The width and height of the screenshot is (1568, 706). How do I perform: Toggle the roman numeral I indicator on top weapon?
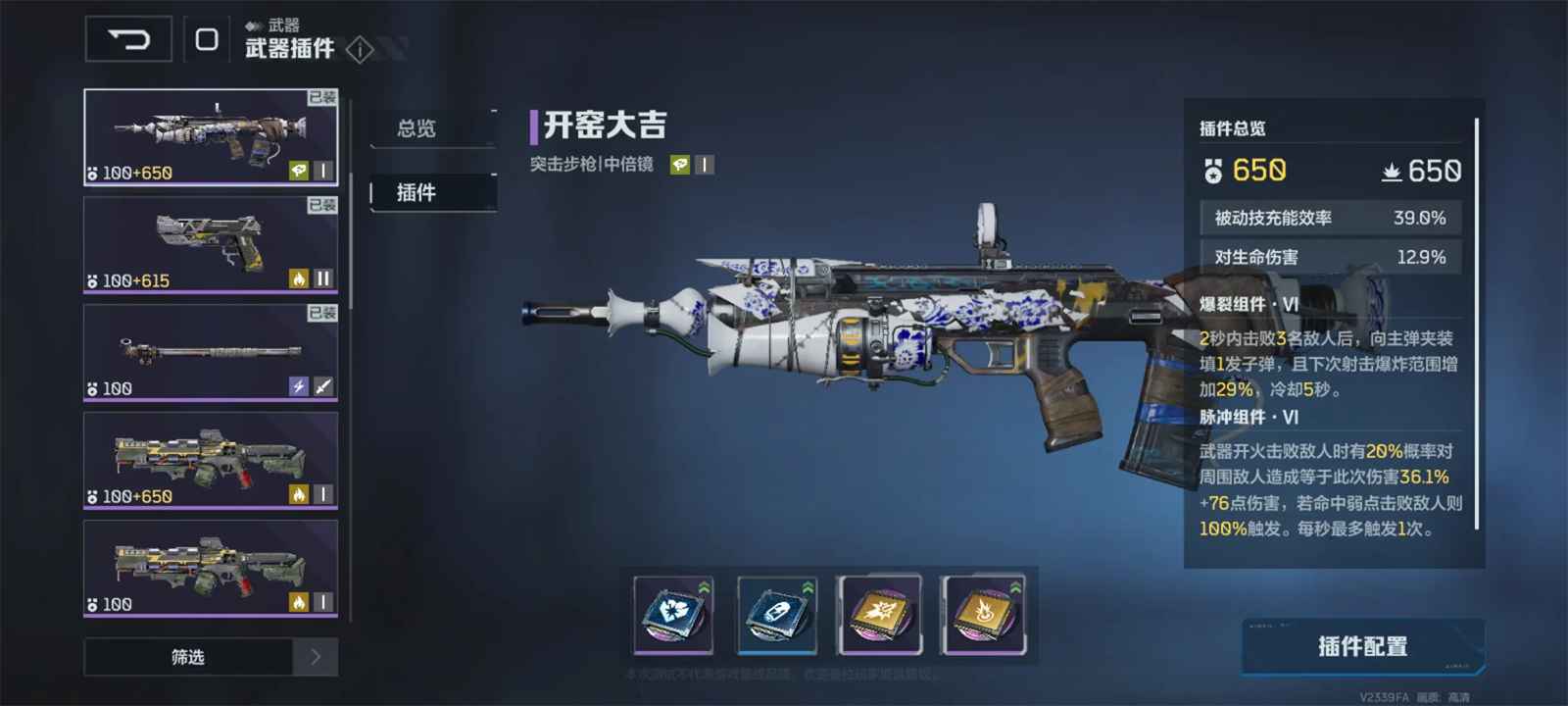tap(324, 173)
